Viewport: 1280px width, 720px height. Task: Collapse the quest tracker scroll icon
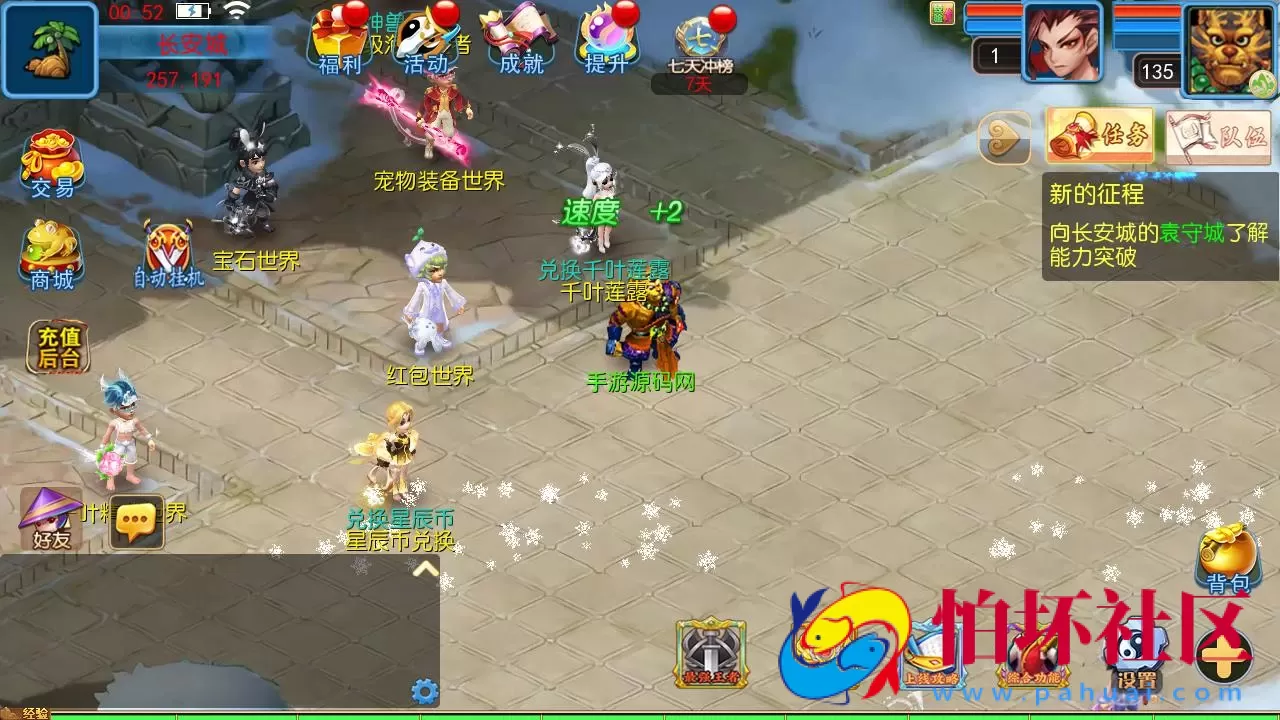(x=1003, y=136)
